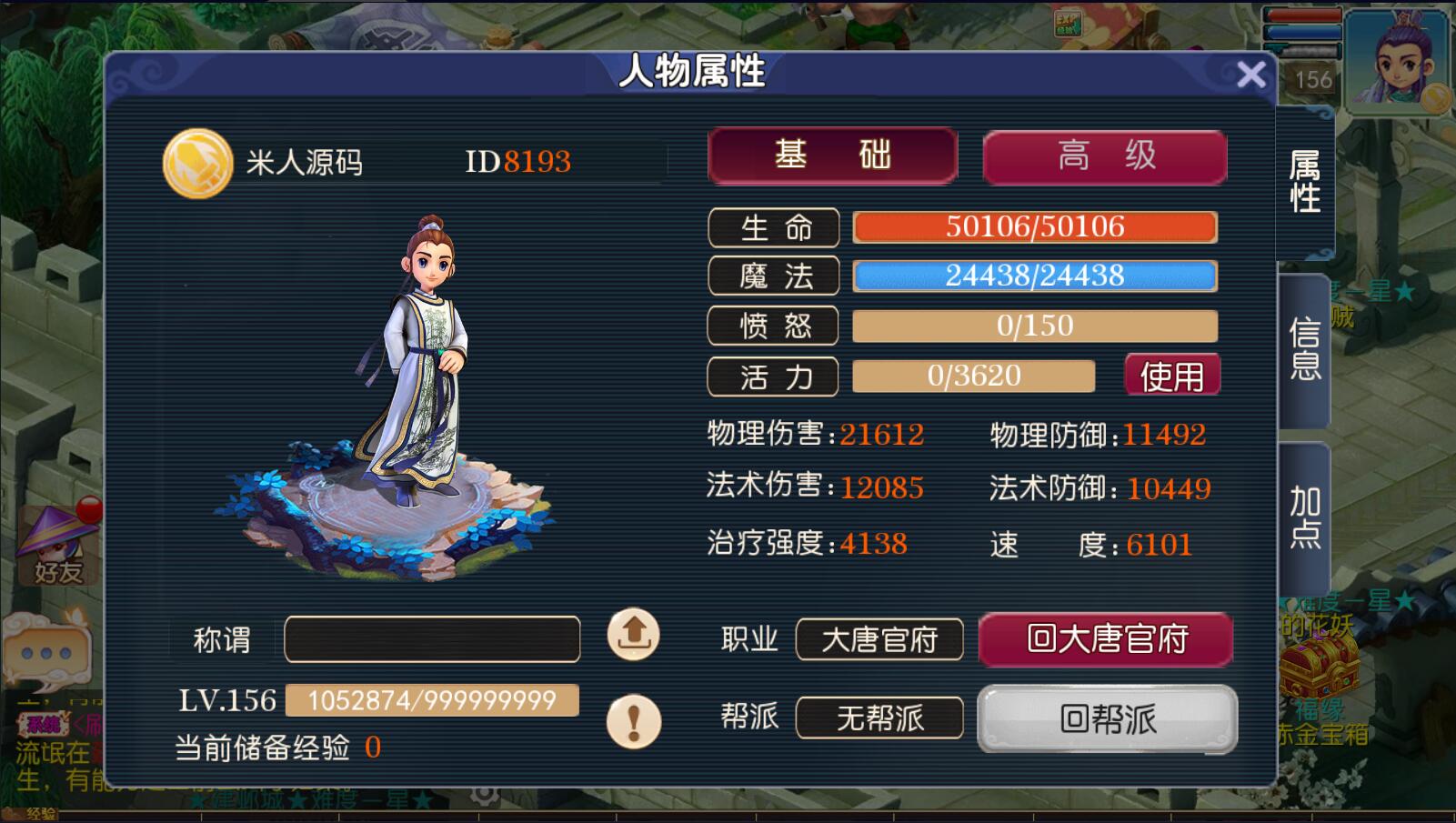Viewport: 1456px width, 823px height.
Task: Use vitality with the 使用 button
Action: pos(1171,376)
